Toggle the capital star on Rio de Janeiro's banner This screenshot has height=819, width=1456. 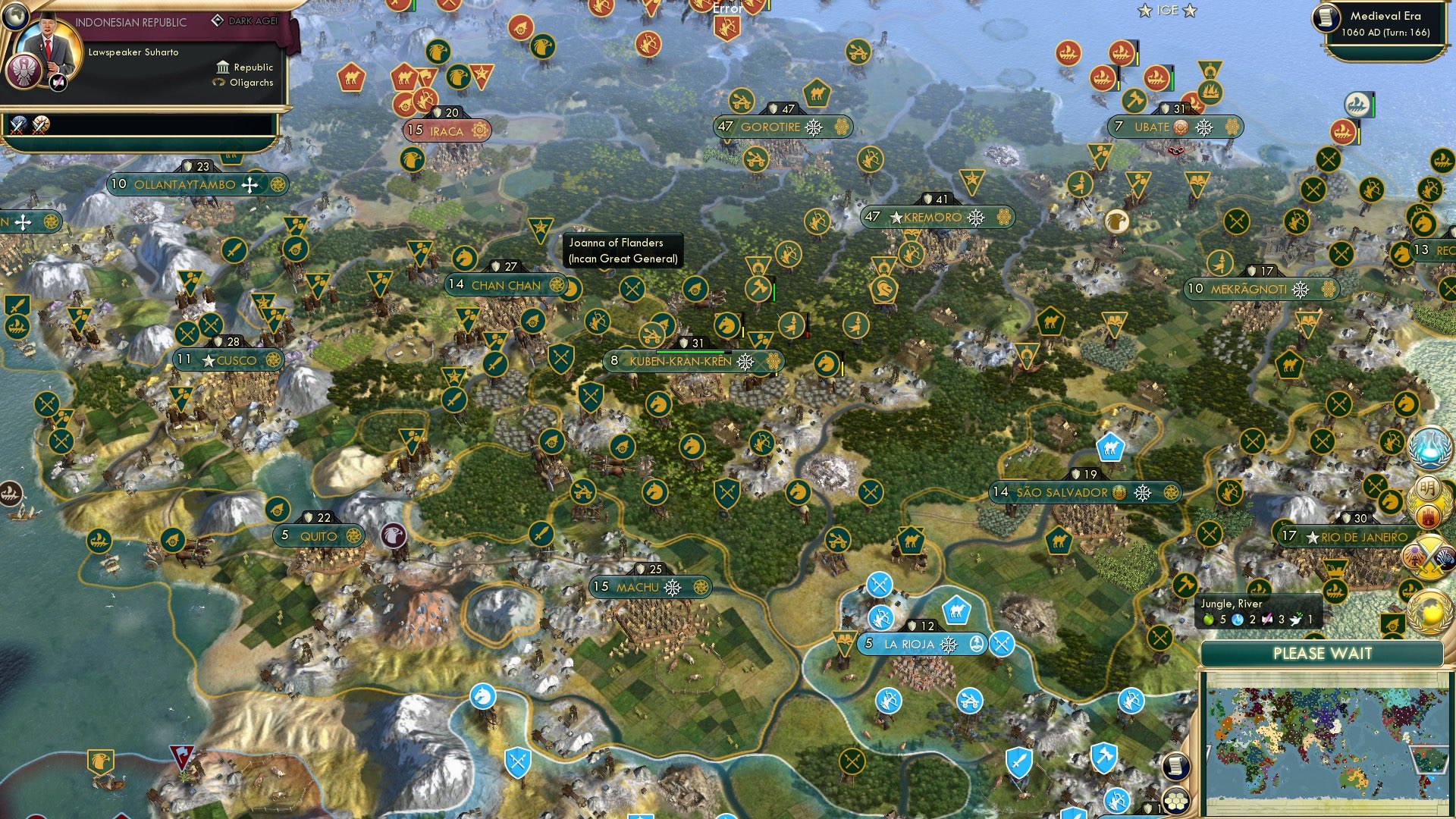[1311, 537]
